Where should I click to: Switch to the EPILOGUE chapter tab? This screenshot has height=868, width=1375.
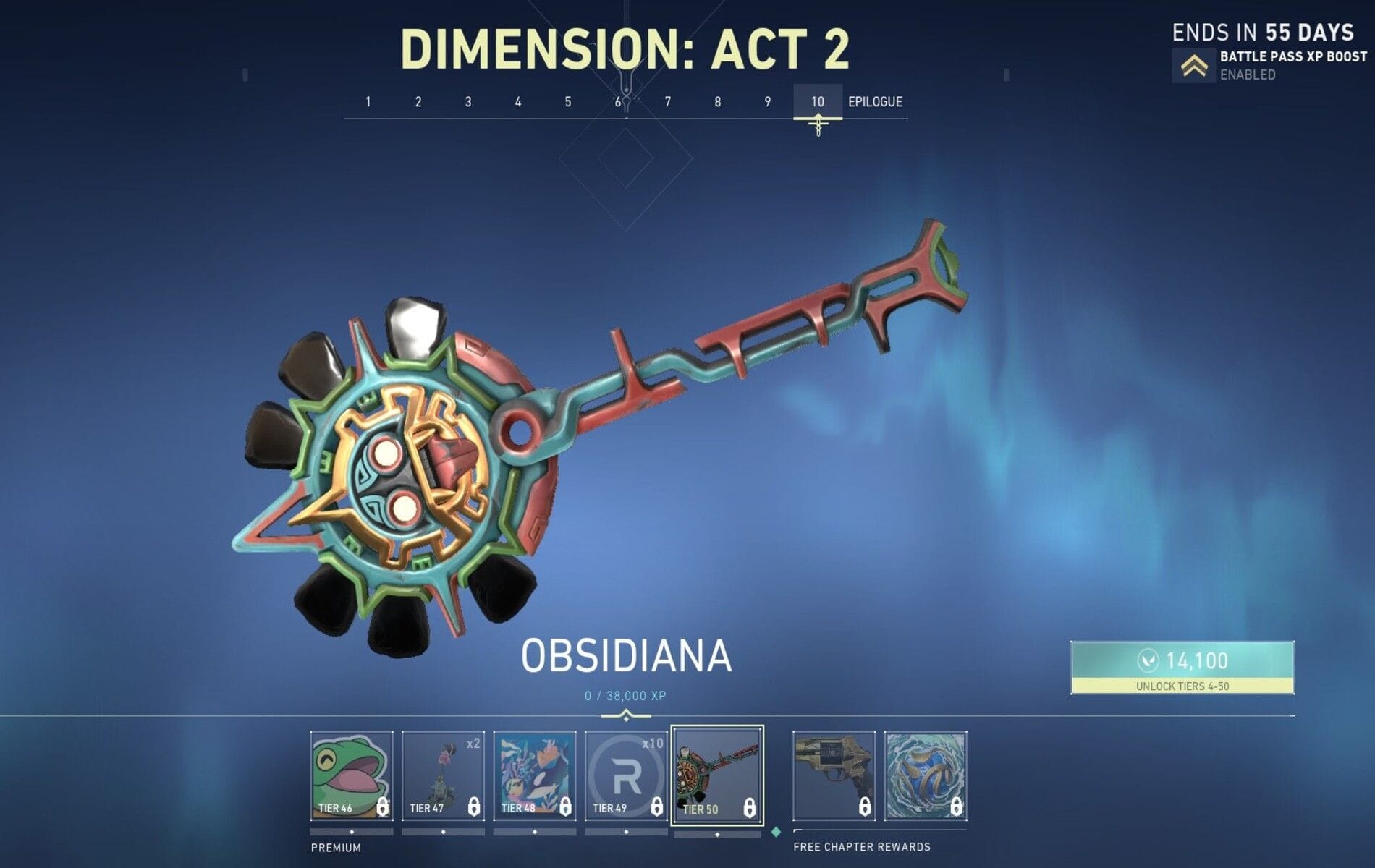pyautogui.click(x=876, y=102)
